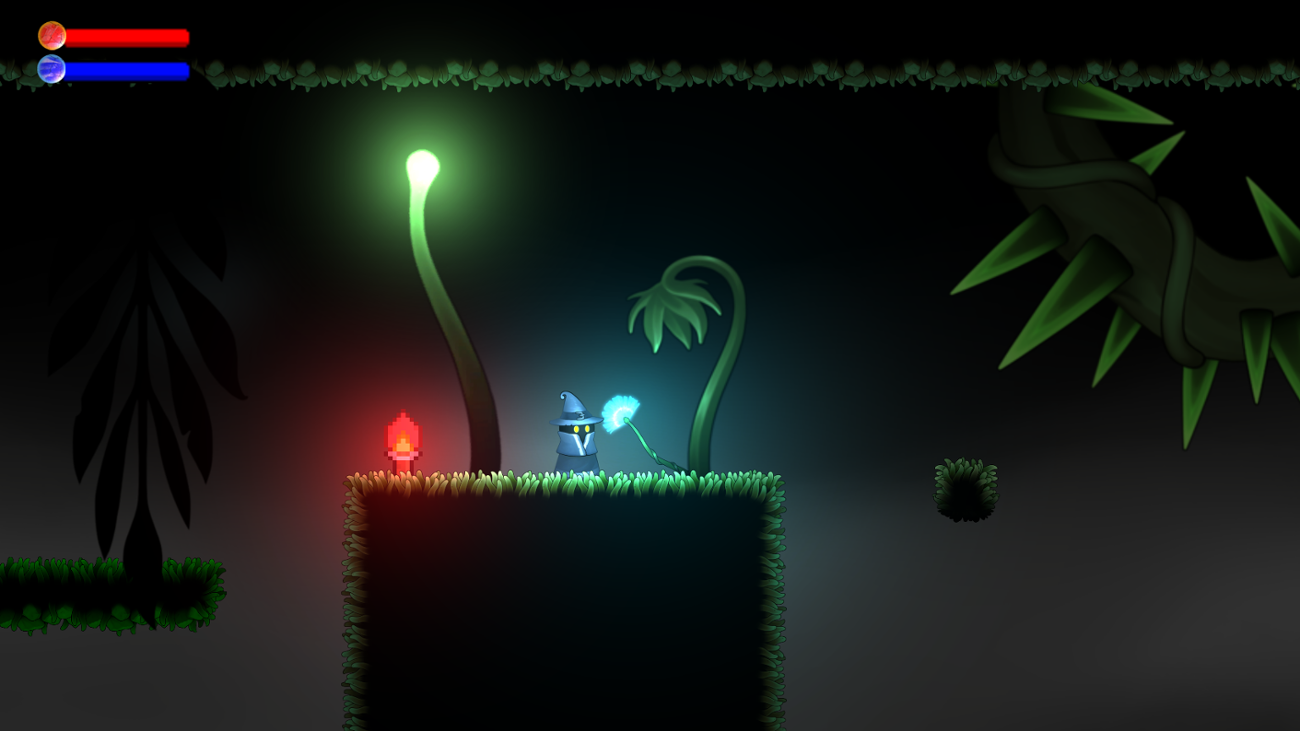Click the torch's brown wooden handle

coord(400,462)
